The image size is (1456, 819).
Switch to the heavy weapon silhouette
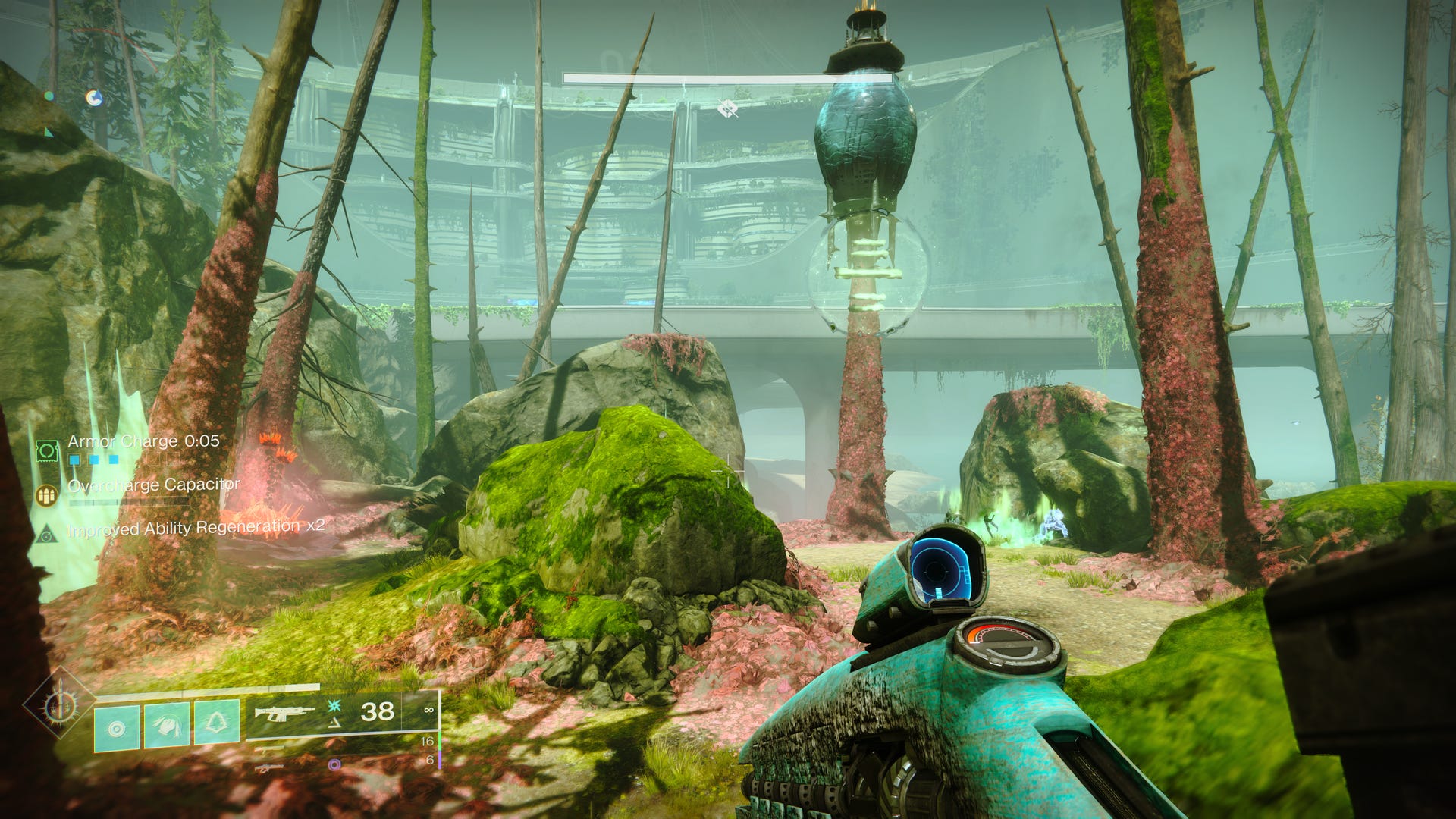tap(269, 768)
